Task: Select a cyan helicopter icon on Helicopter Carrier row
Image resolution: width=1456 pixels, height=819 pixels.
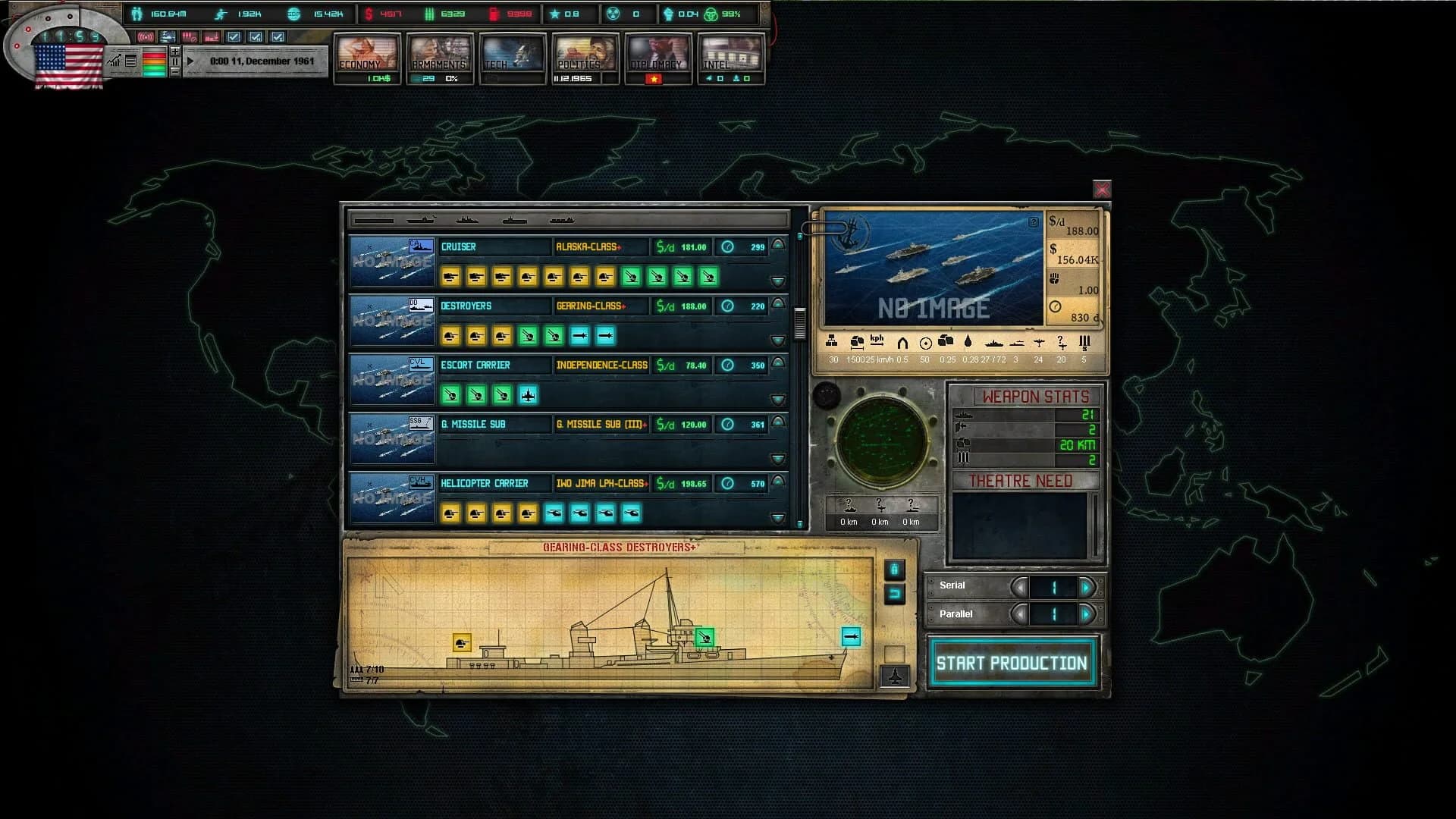Action: coord(582,513)
